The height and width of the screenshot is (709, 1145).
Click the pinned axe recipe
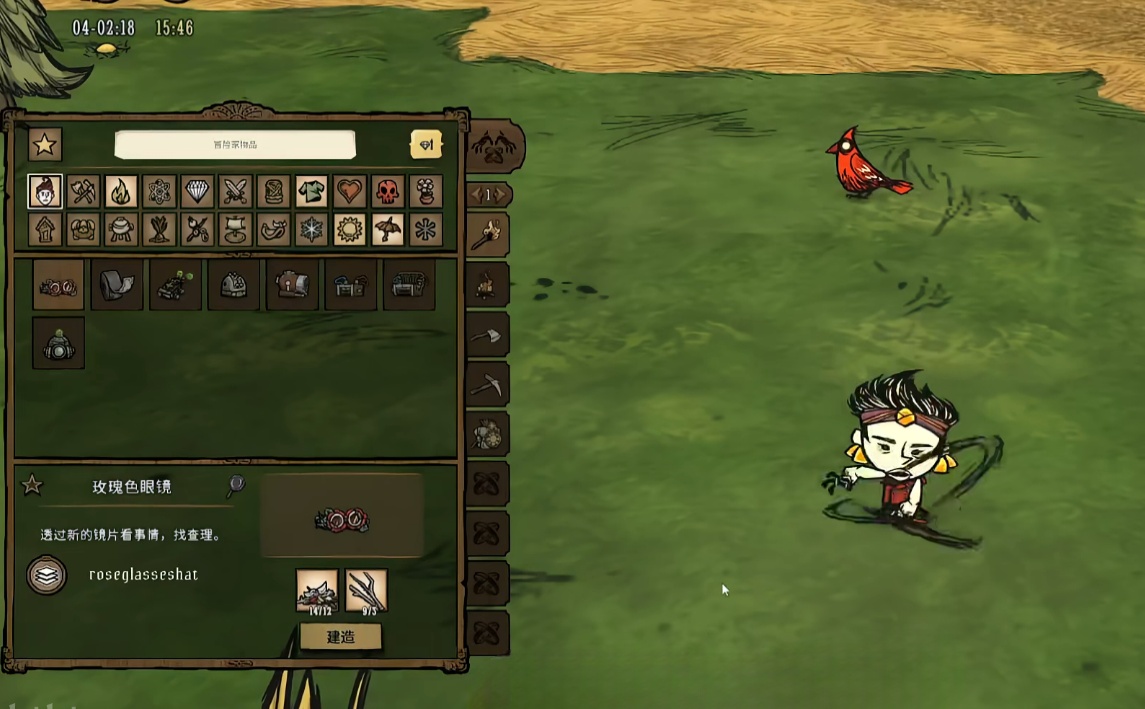(x=488, y=335)
